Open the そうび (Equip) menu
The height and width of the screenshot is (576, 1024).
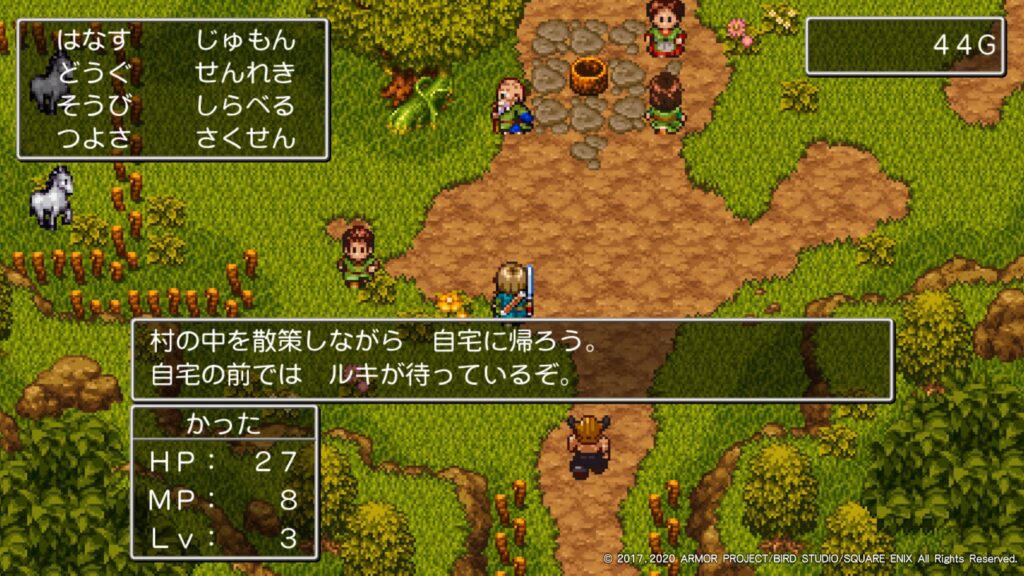[x=93, y=105]
